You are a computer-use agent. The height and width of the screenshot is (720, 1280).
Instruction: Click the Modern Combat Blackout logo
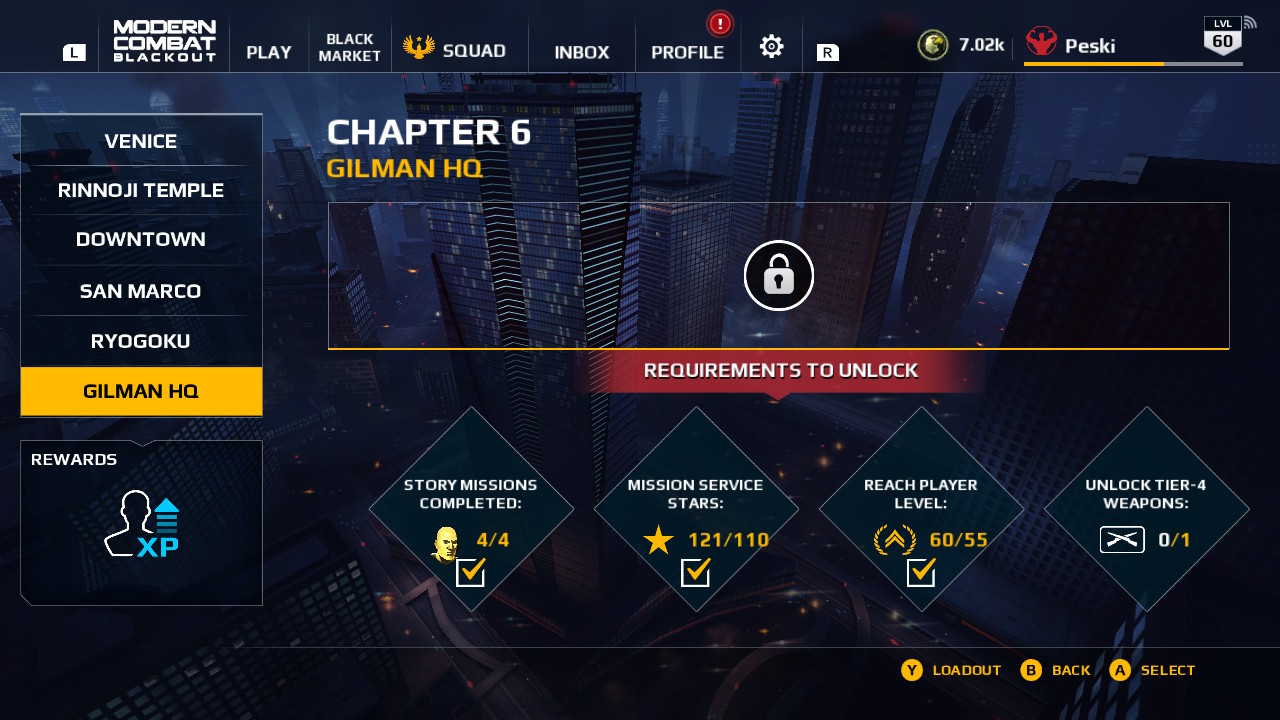coord(165,41)
